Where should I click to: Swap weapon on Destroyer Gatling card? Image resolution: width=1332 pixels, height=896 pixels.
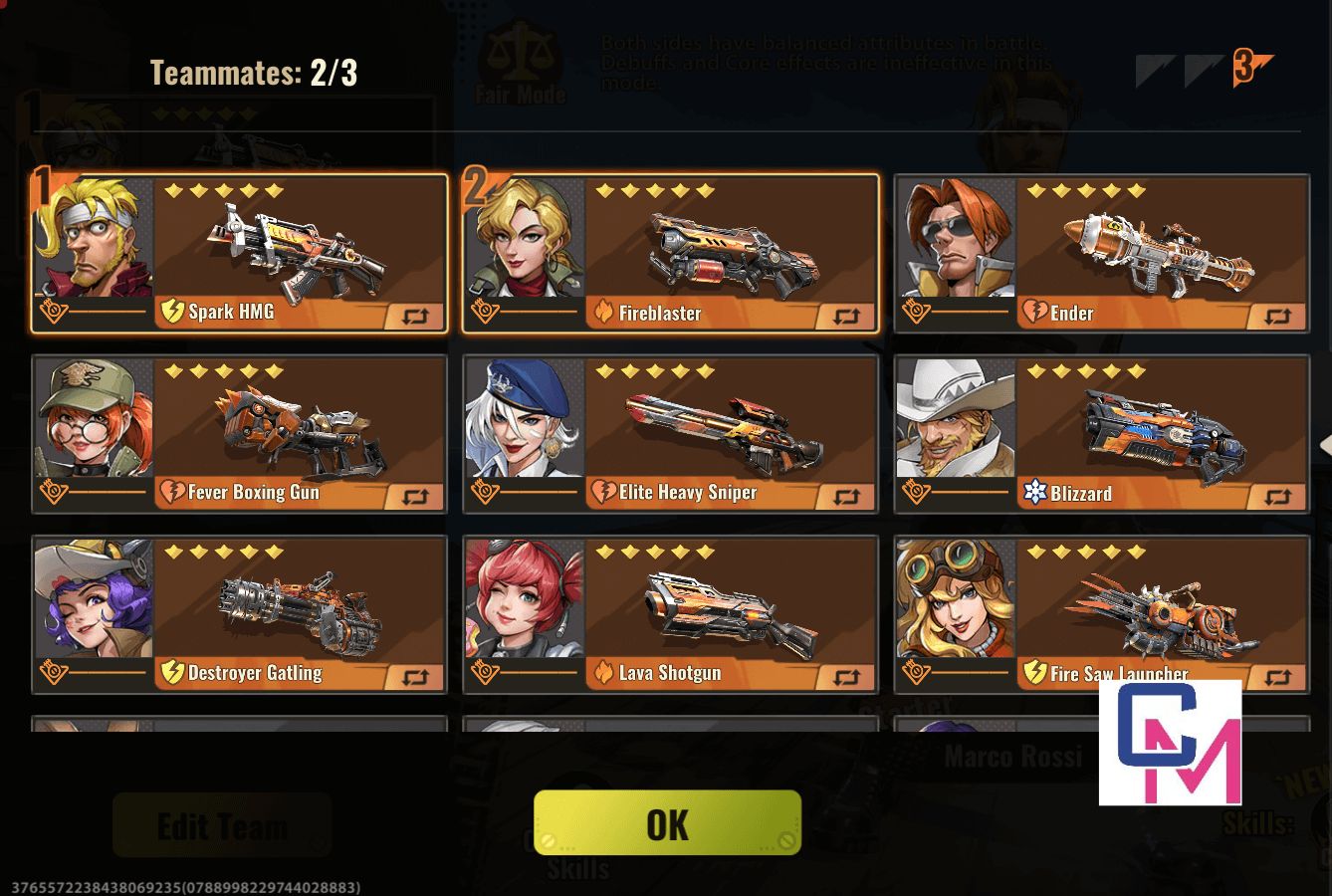[x=415, y=678]
